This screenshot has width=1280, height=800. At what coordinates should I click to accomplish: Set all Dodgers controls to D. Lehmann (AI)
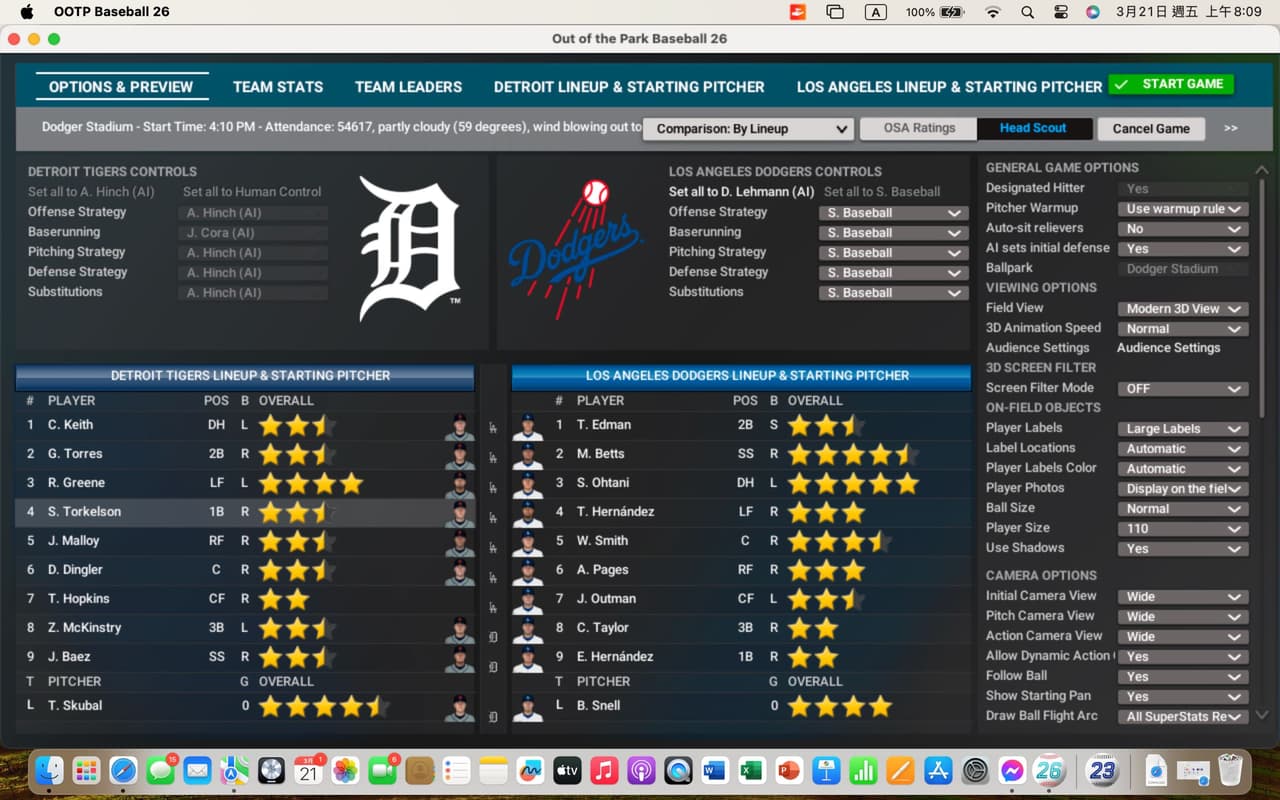pyautogui.click(x=741, y=192)
